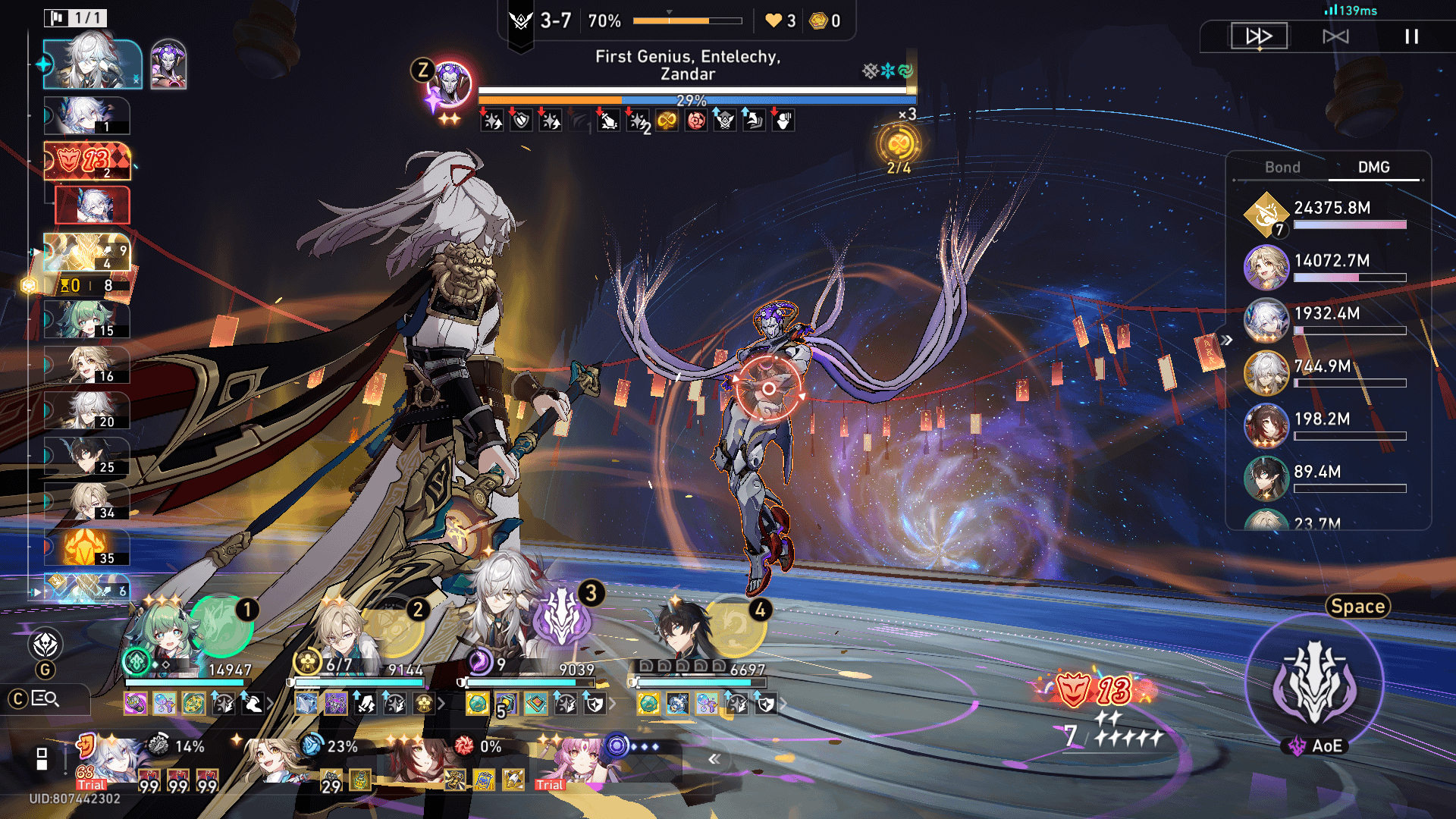
Task: Target the boss Zandar portrait icon
Action: (450, 83)
